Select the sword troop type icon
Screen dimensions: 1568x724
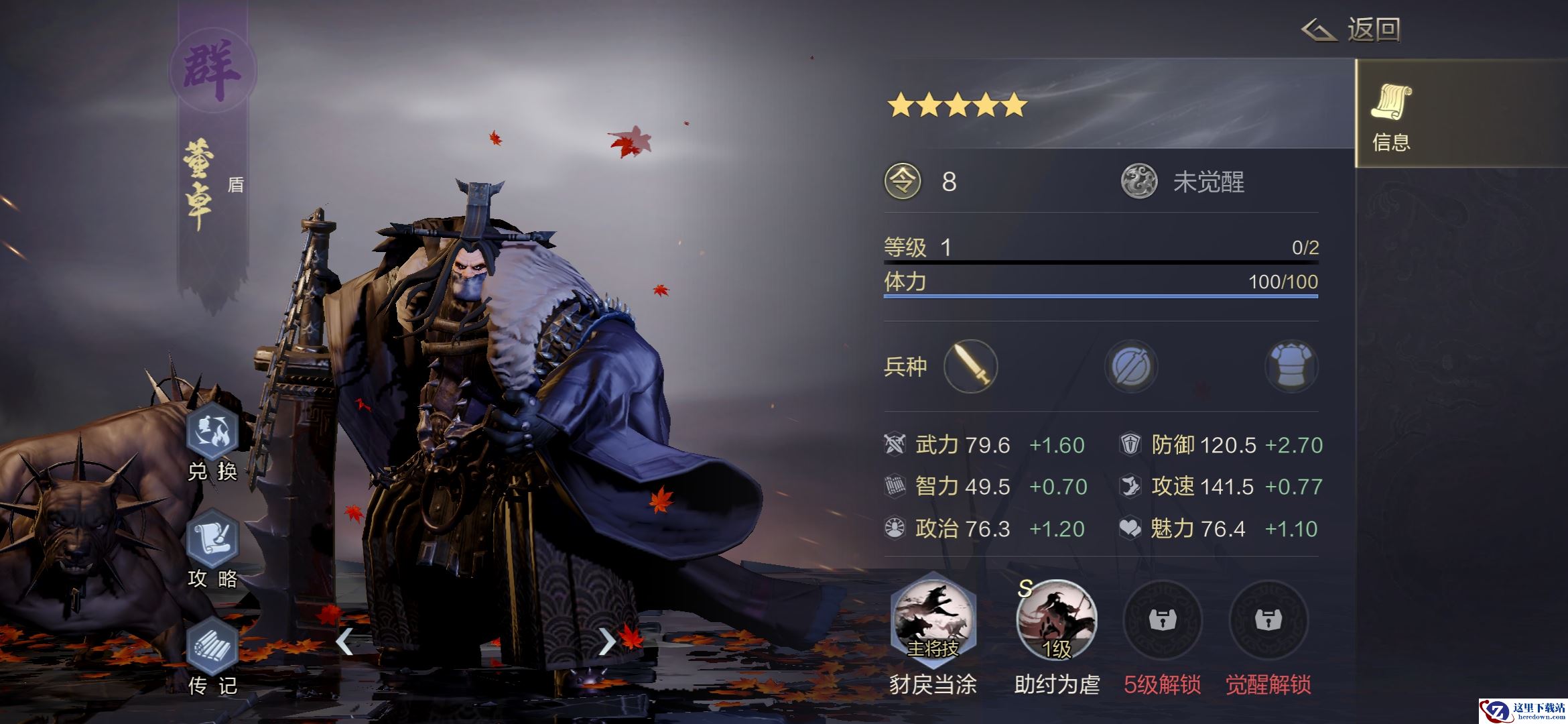point(970,366)
